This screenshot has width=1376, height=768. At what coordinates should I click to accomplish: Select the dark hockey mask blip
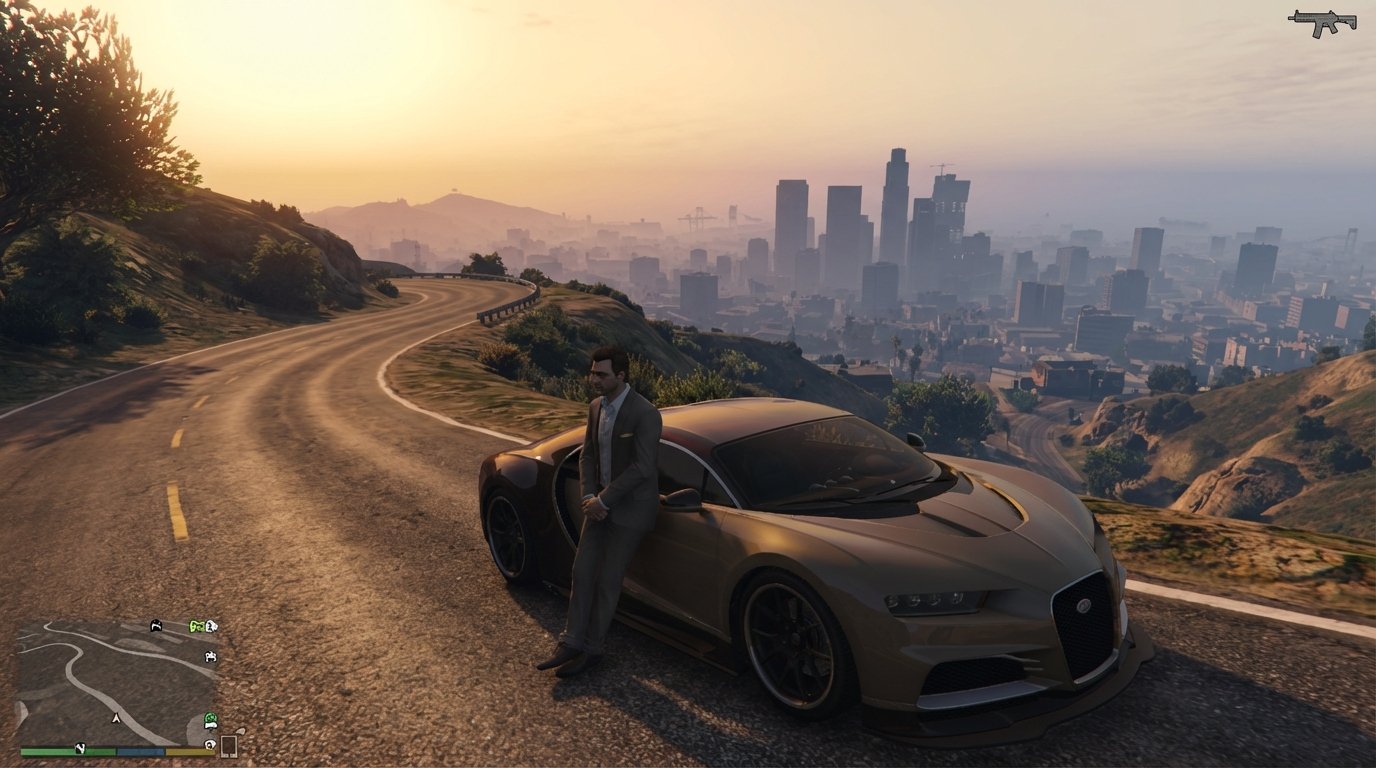(155, 627)
